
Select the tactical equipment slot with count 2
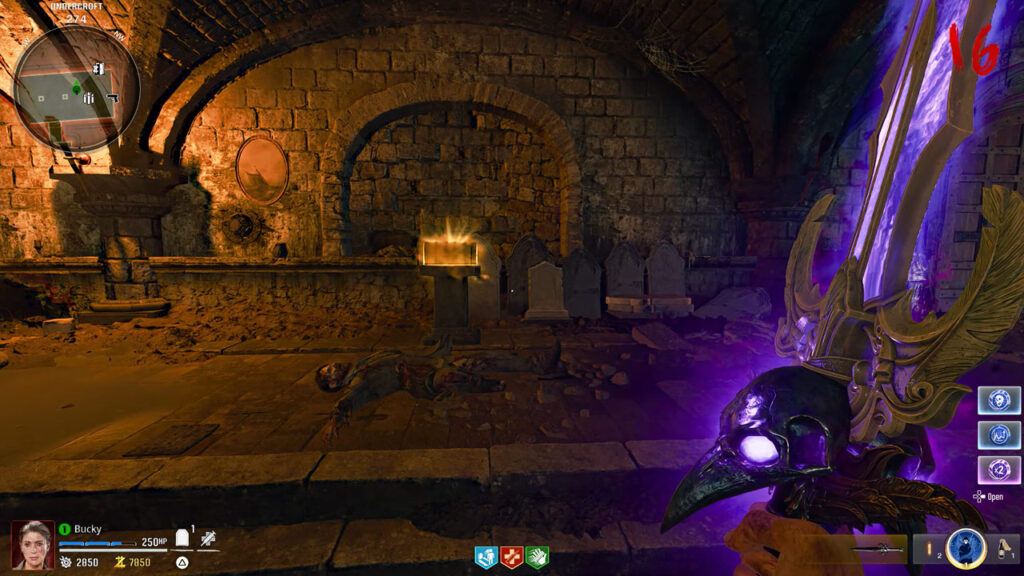[x=929, y=549]
